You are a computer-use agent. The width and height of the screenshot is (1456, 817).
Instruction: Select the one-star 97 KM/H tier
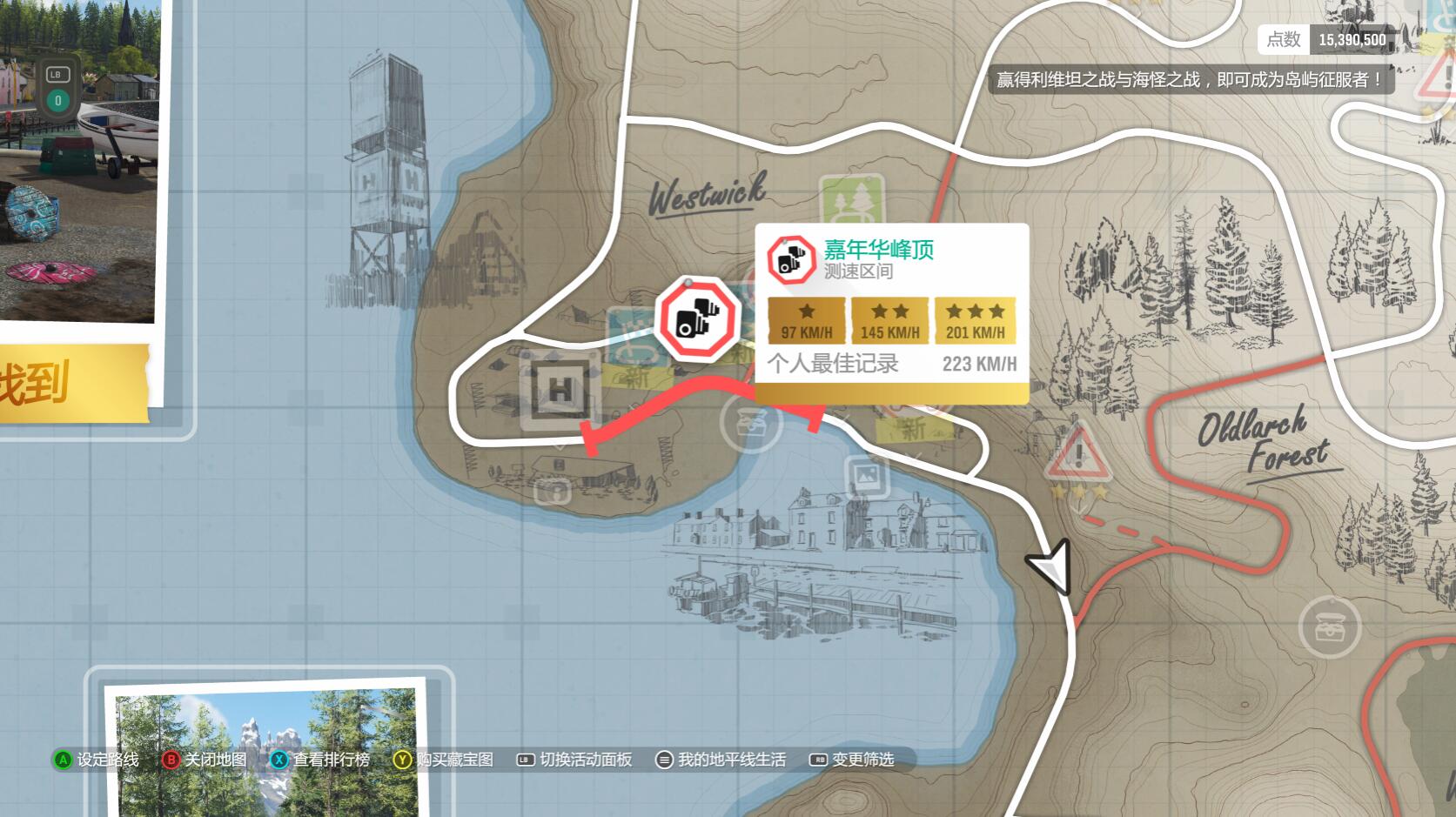pyautogui.click(x=805, y=319)
